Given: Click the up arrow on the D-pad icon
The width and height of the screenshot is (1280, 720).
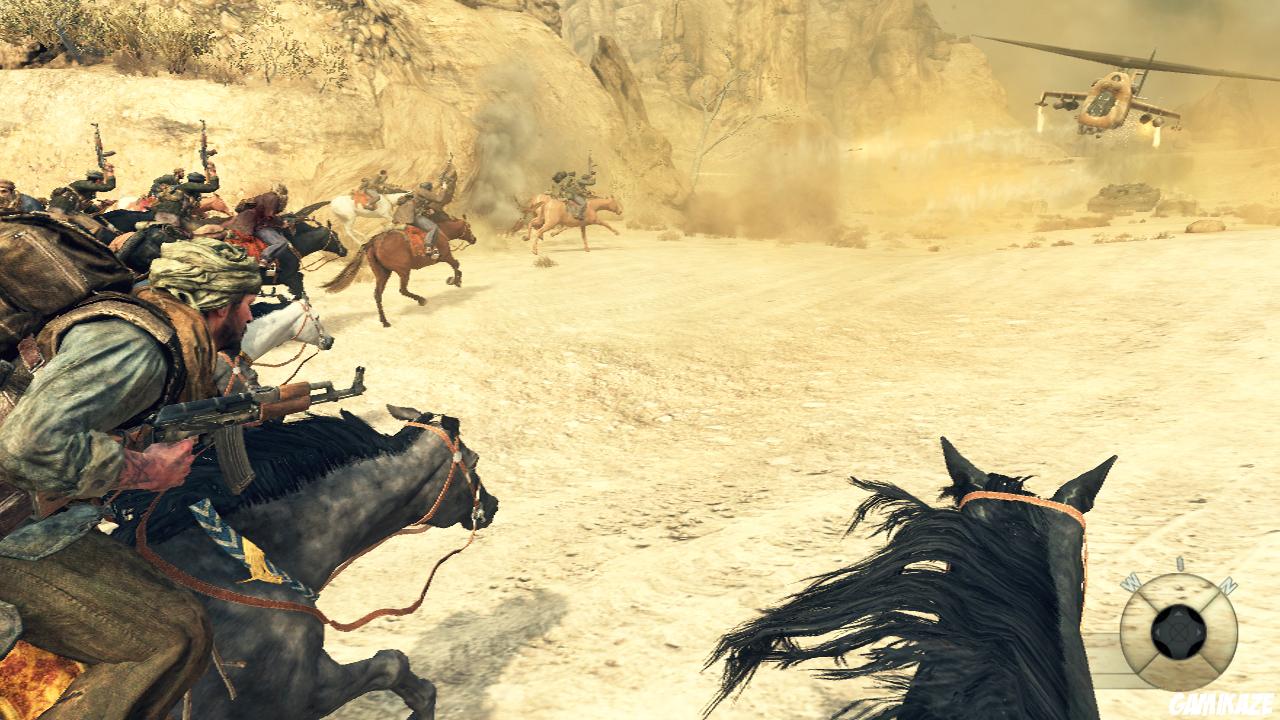Looking at the screenshot, I should tap(1178, 614).
